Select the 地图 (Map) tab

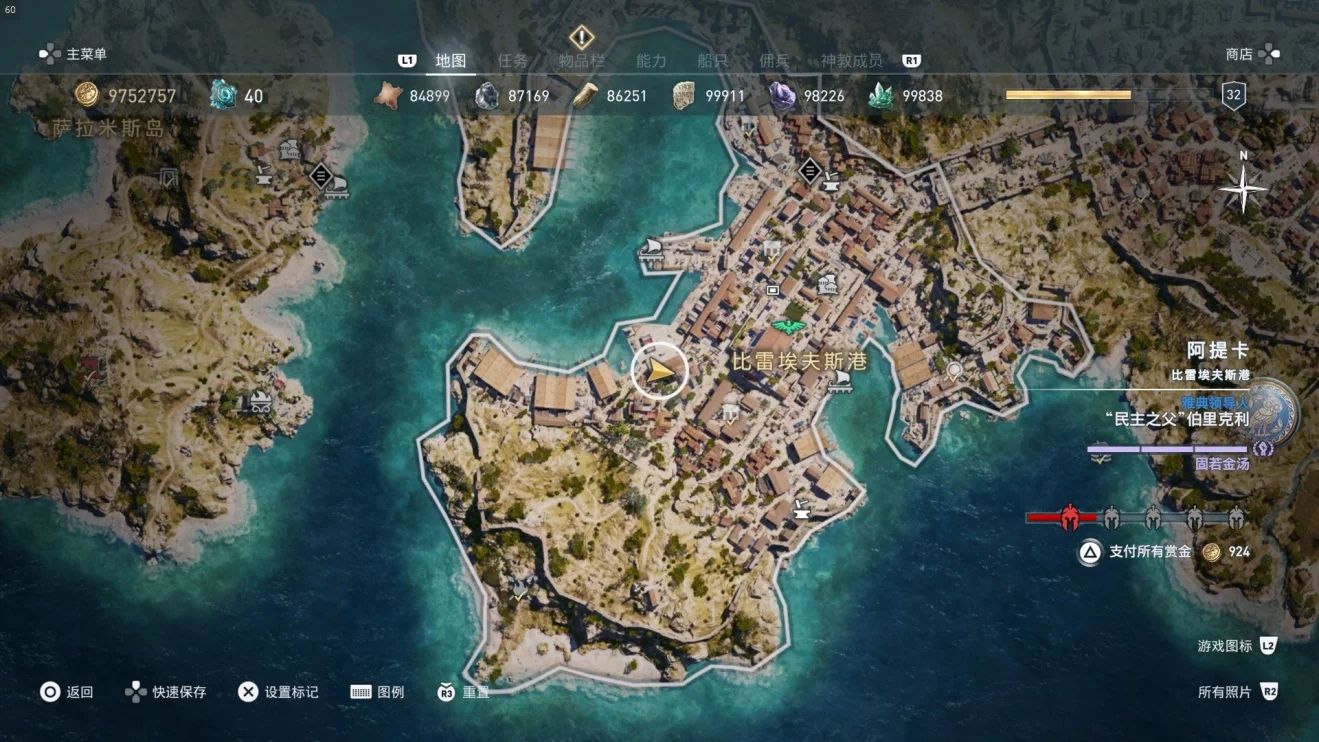451,60
